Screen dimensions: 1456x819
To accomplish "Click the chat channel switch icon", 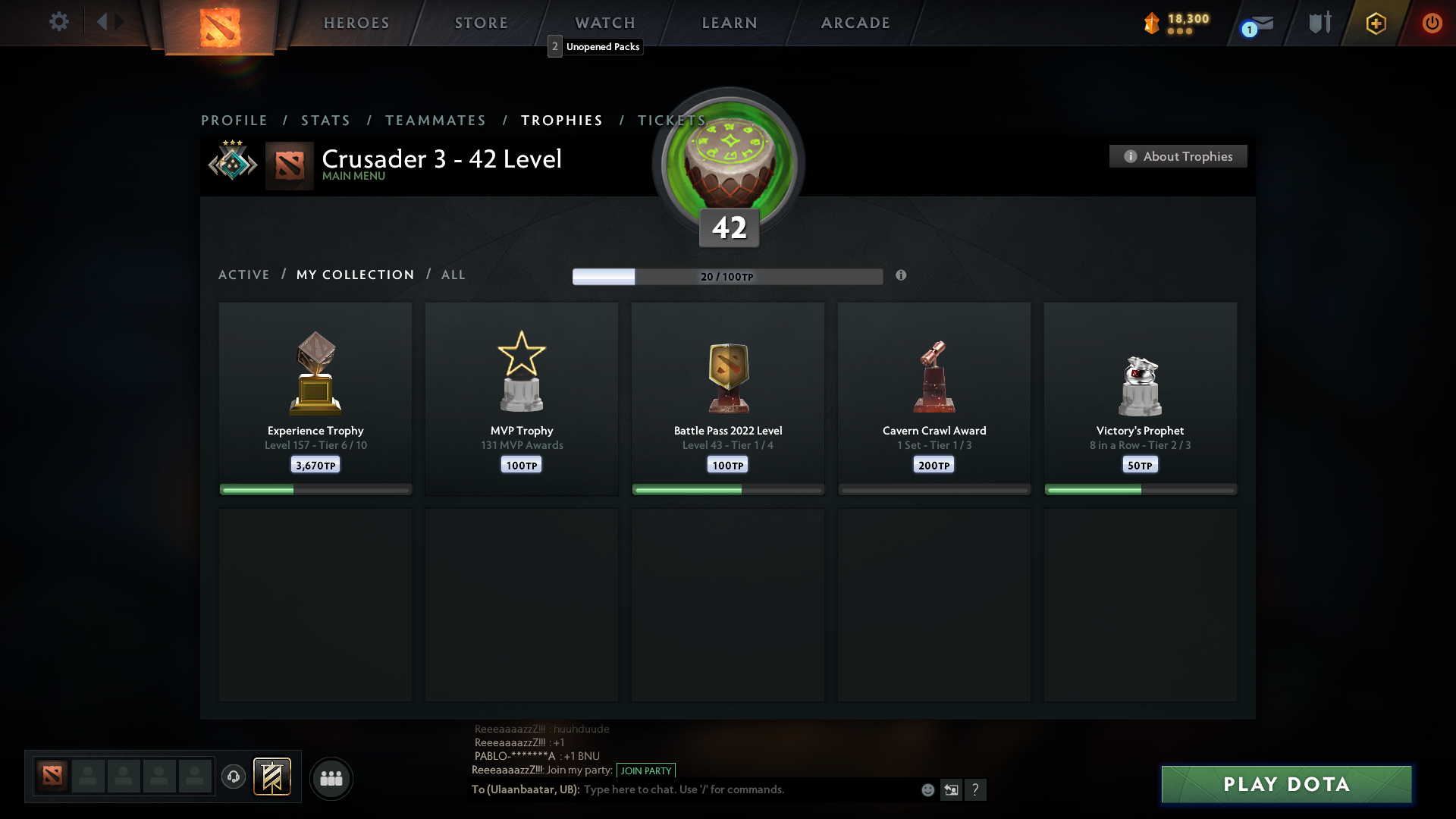I will pyautogui.click(x=952, y=789).
